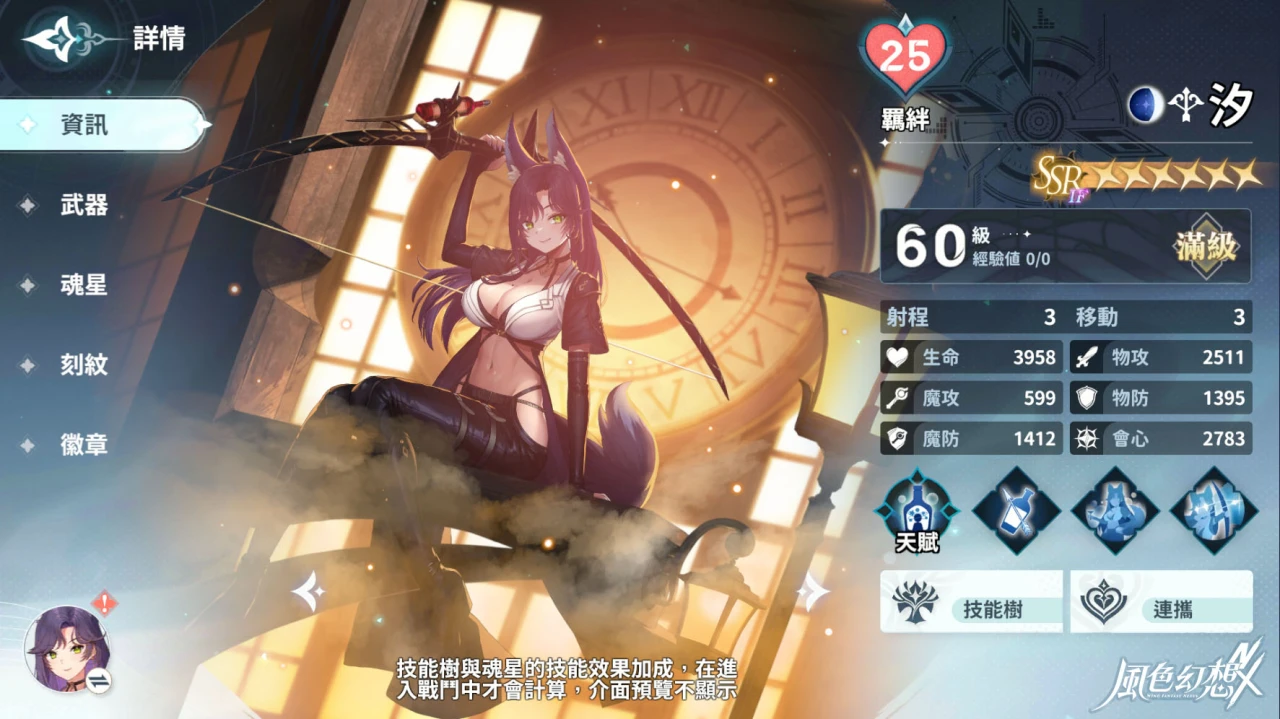Click the 滿級 max level badge
The height and width of the screenshot is (719, 1280).
1207,245
